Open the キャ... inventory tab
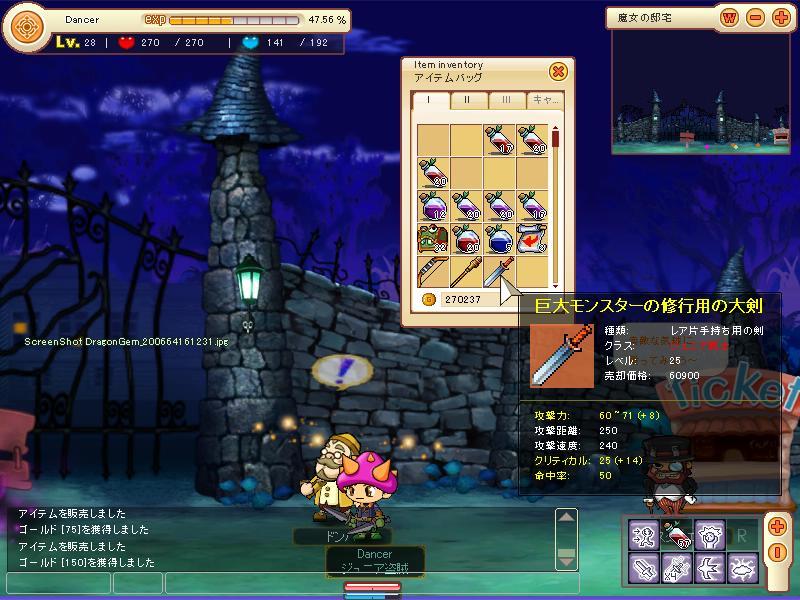The image size is (800, 600). coord(546,100)
